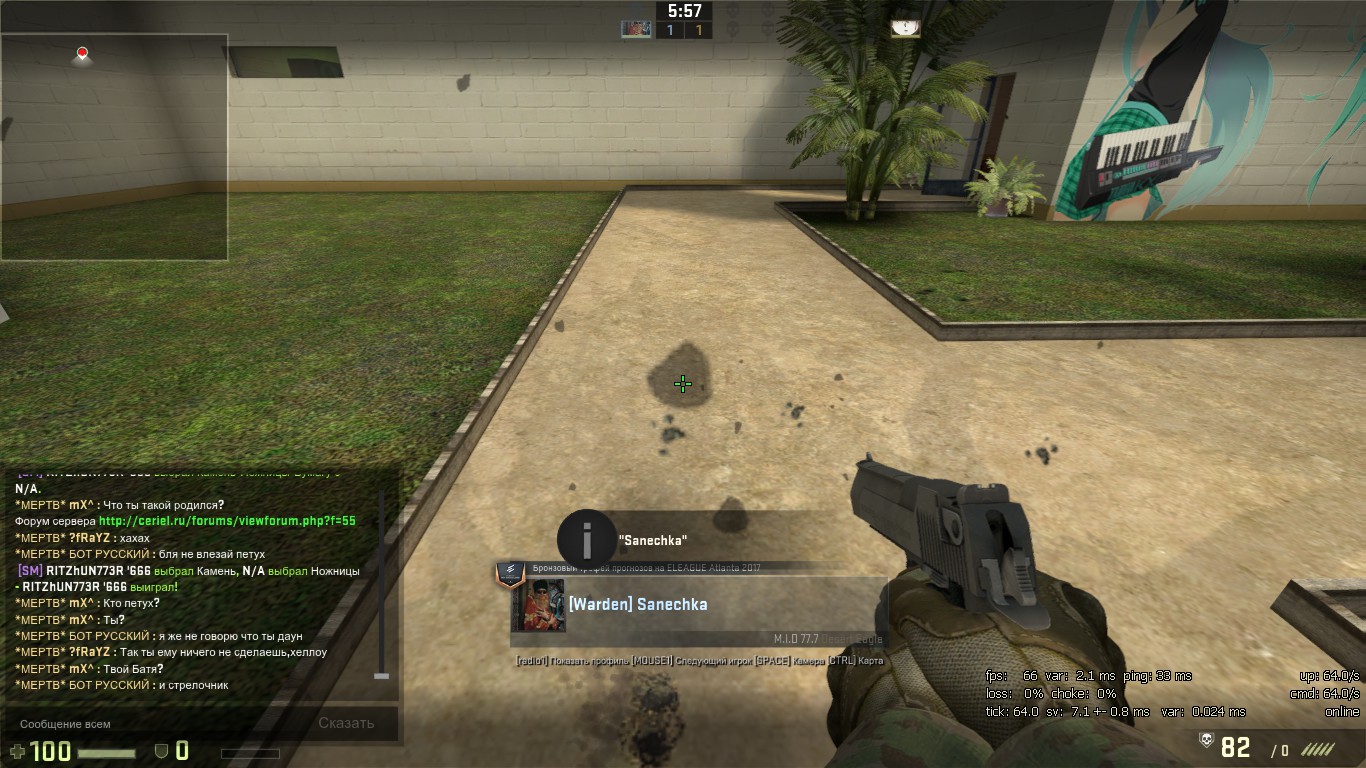Click the round info icon beside "Sanechka"
Viewport: 1366px width, 768px height.
point(586,540)
